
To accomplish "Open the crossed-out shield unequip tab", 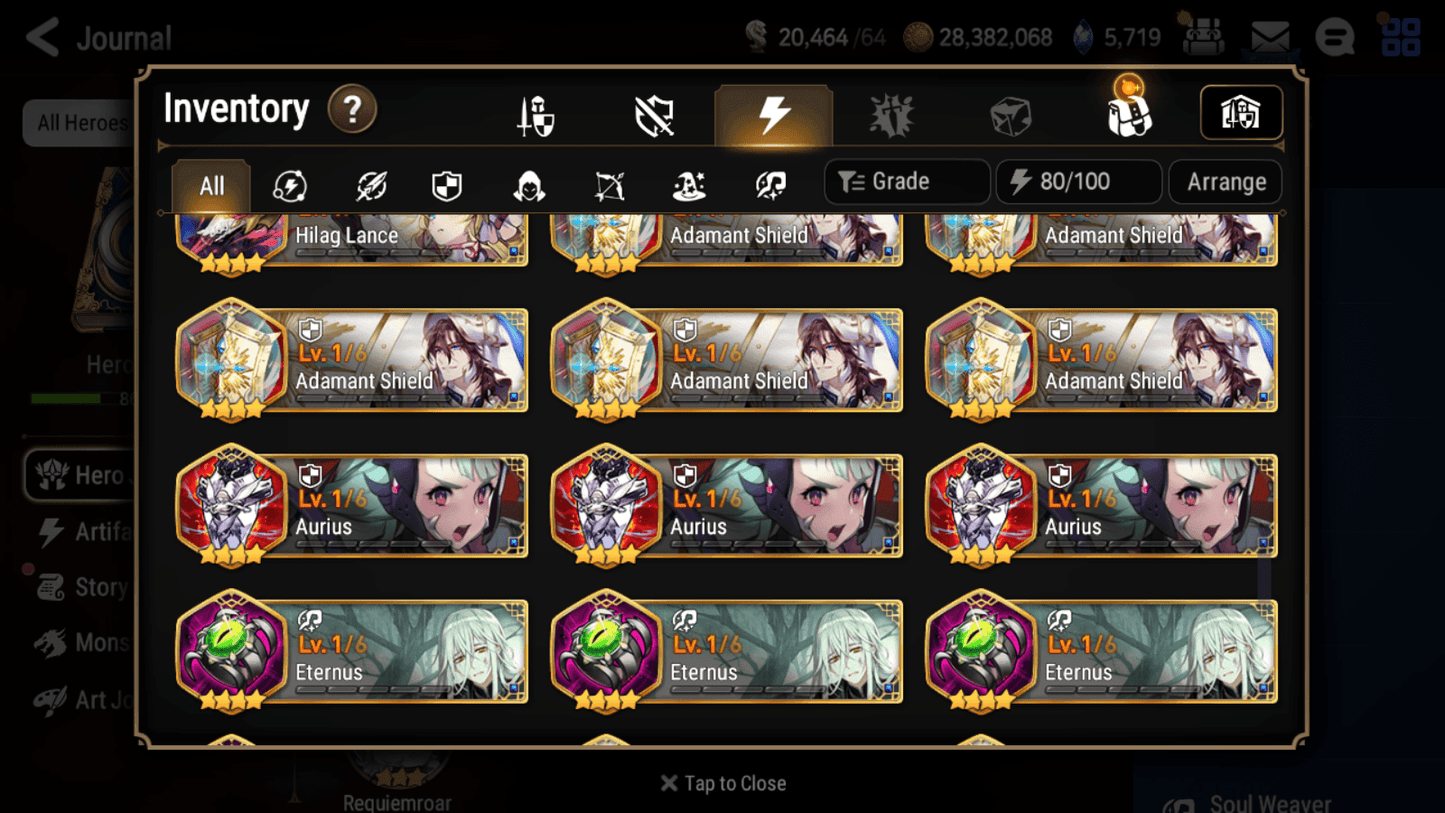I will point(653,113).
